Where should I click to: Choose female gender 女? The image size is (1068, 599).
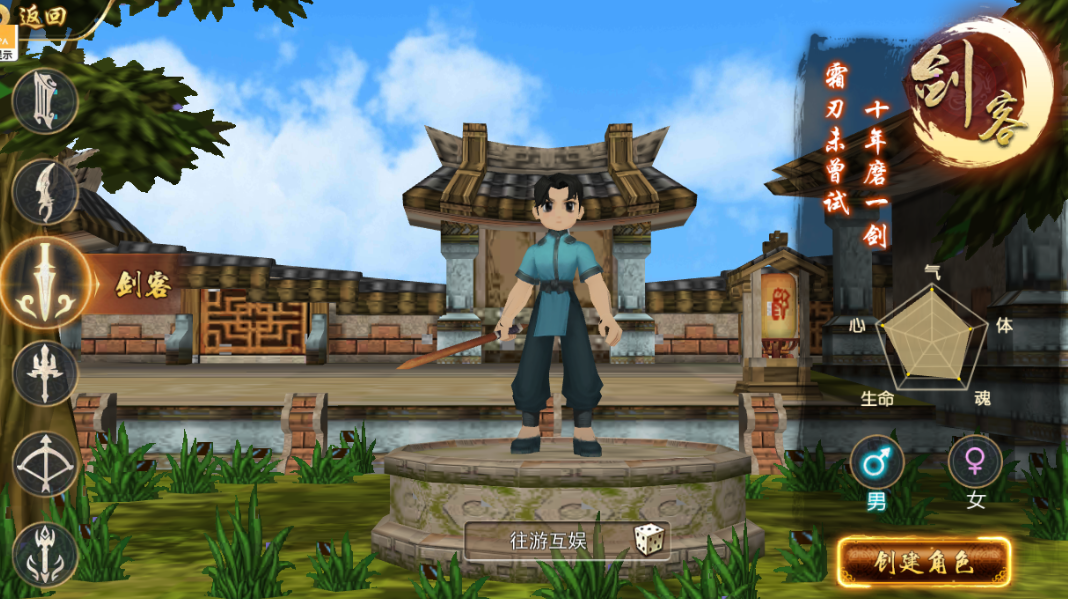point(975,463)
